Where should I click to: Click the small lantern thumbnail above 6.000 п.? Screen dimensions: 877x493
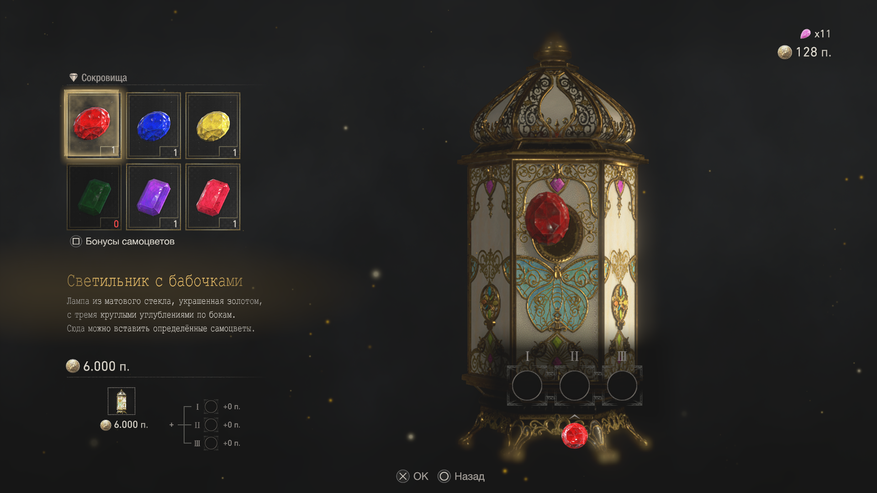[x=121, y=402]
